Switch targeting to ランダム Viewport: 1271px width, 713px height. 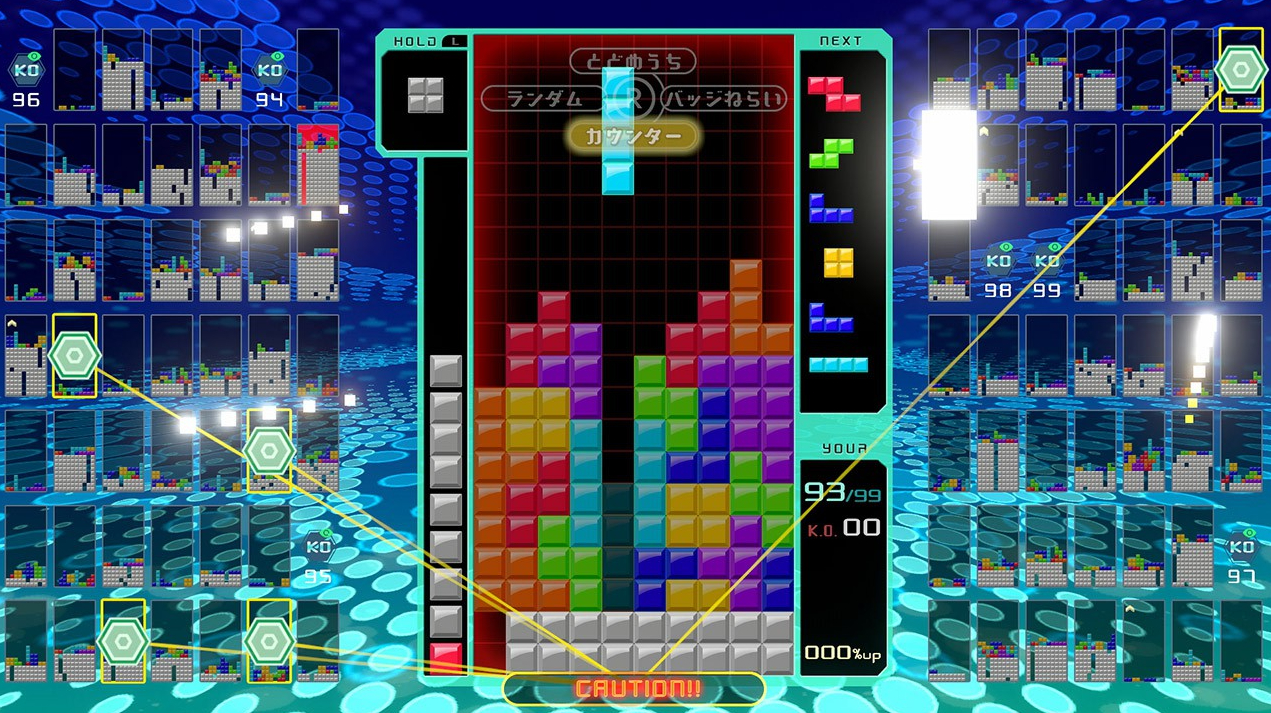tap(545, 99)
